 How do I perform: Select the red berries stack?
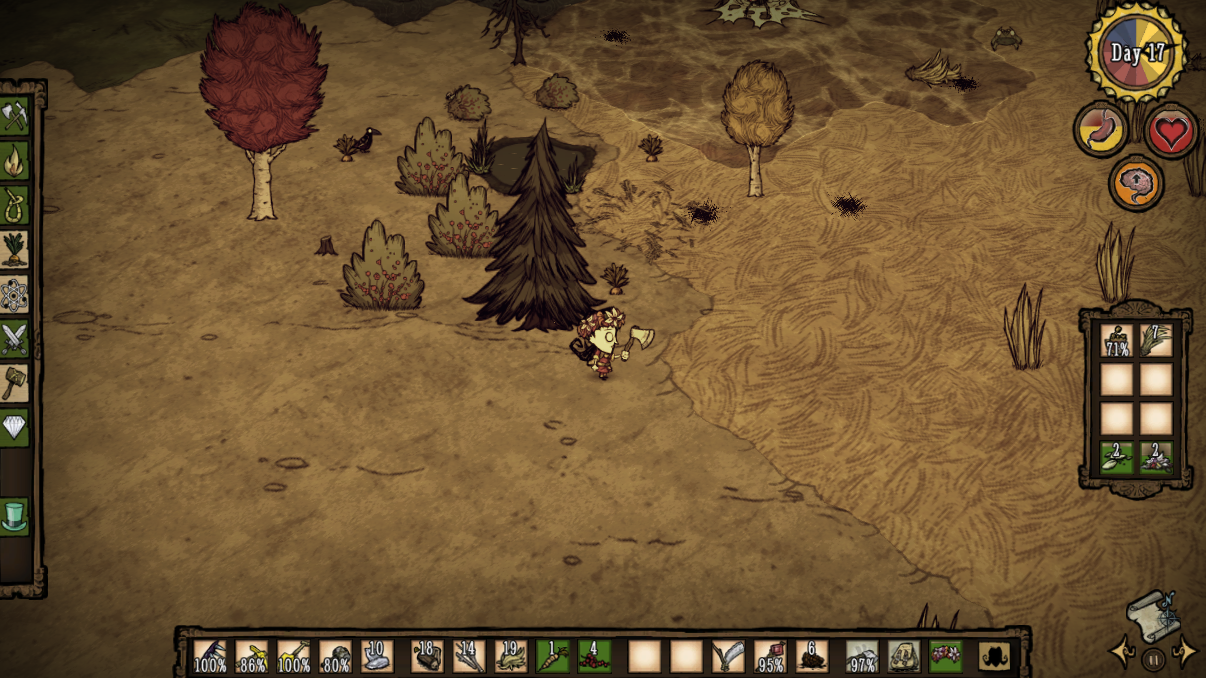595,656
